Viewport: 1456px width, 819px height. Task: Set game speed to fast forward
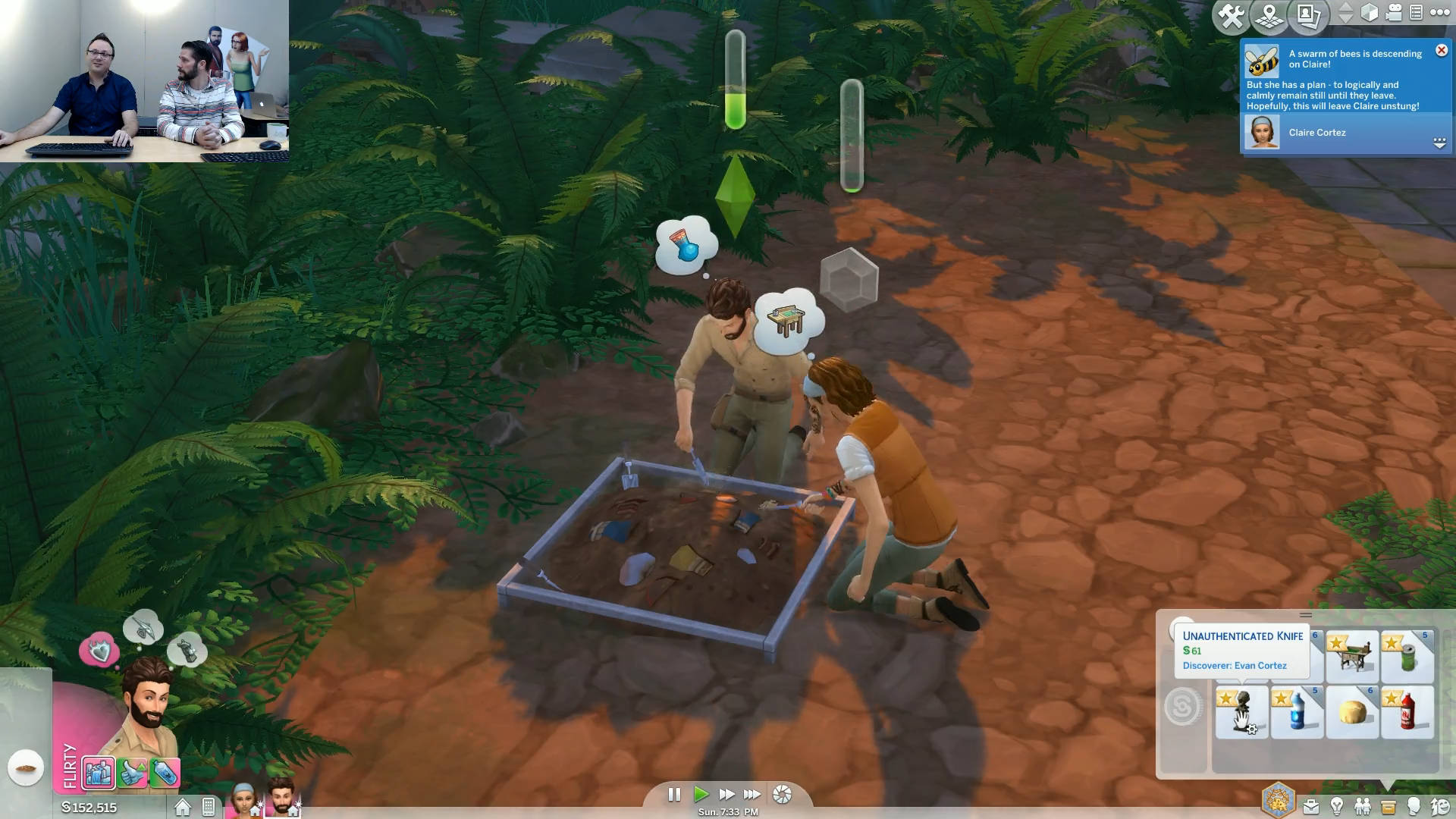(x=726, y=794)
